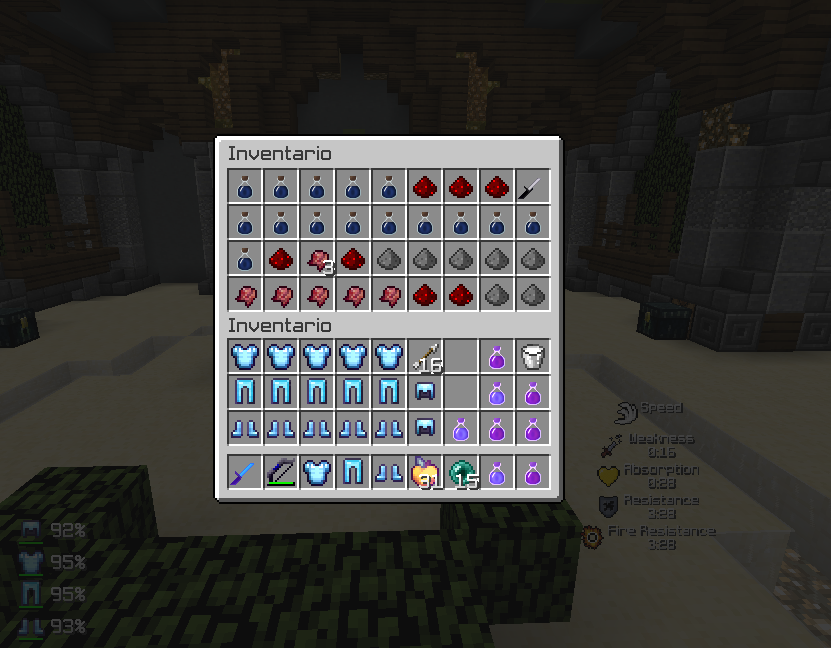Click the stack of 15 ender pearls

tap(461, 472)
